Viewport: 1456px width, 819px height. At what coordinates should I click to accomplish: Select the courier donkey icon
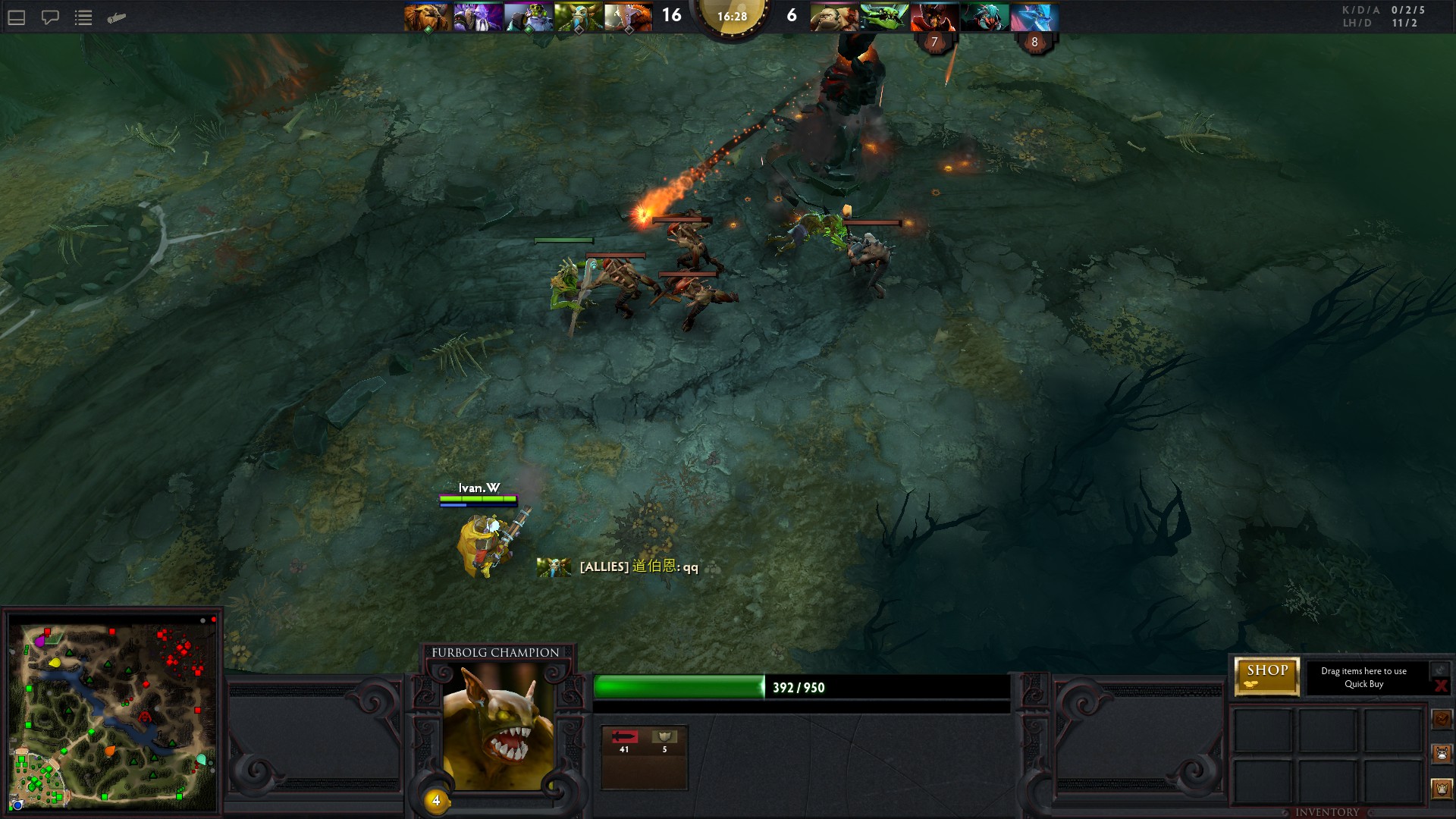[x=1442, y=753]
